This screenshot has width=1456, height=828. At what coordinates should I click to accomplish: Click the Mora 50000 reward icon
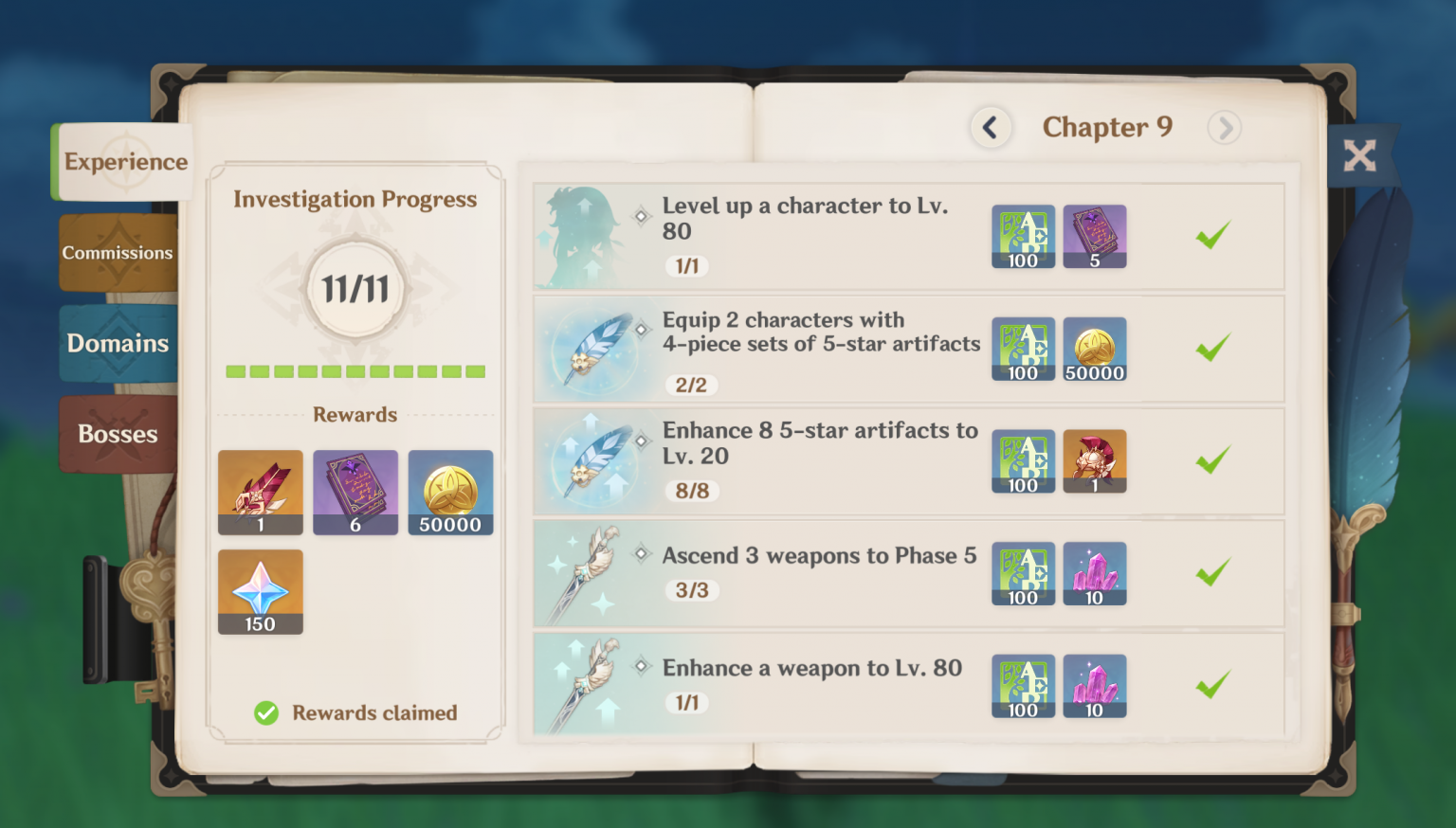click(450, 493)
